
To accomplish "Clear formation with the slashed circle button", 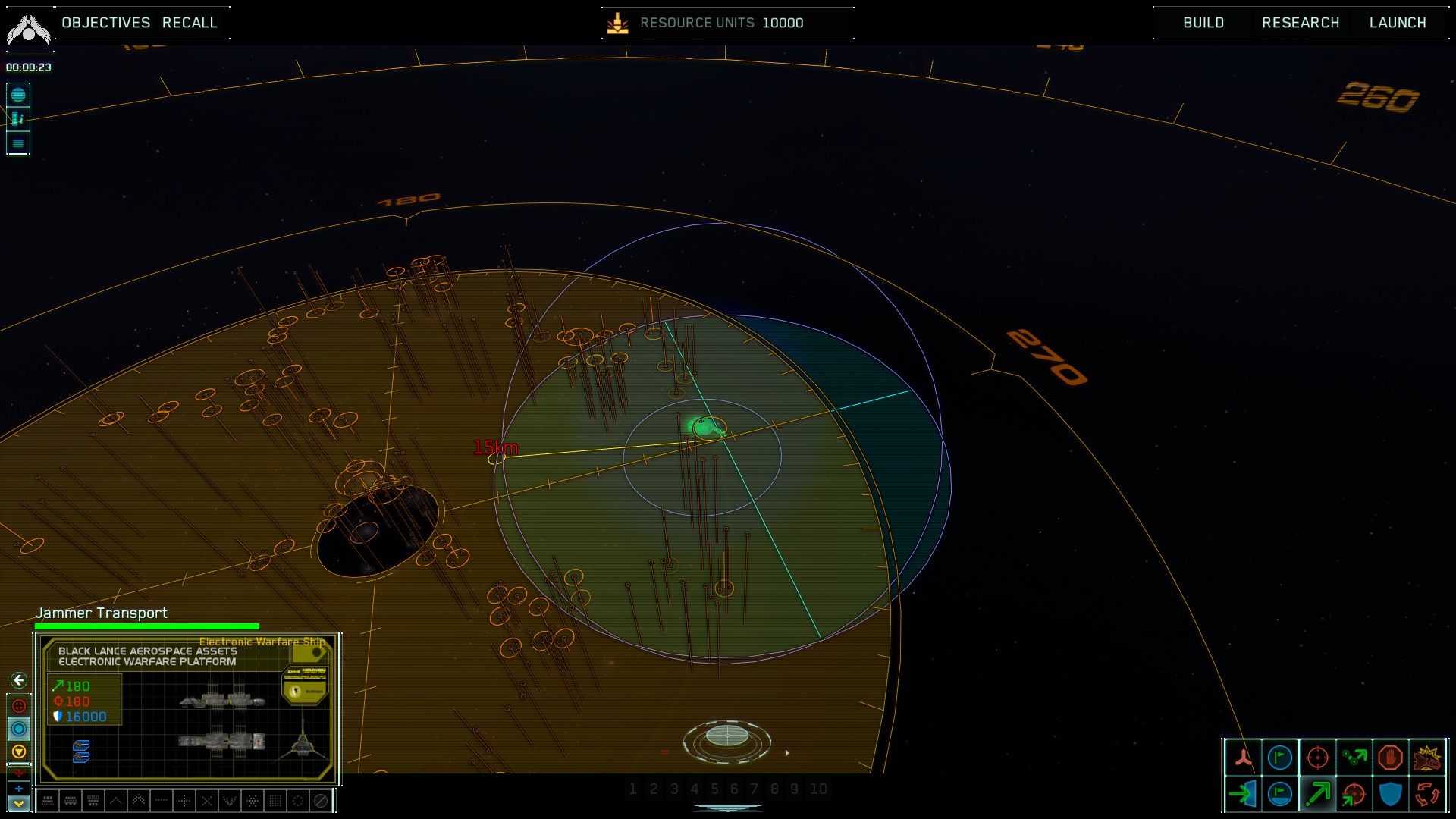I will coord(321,800).
